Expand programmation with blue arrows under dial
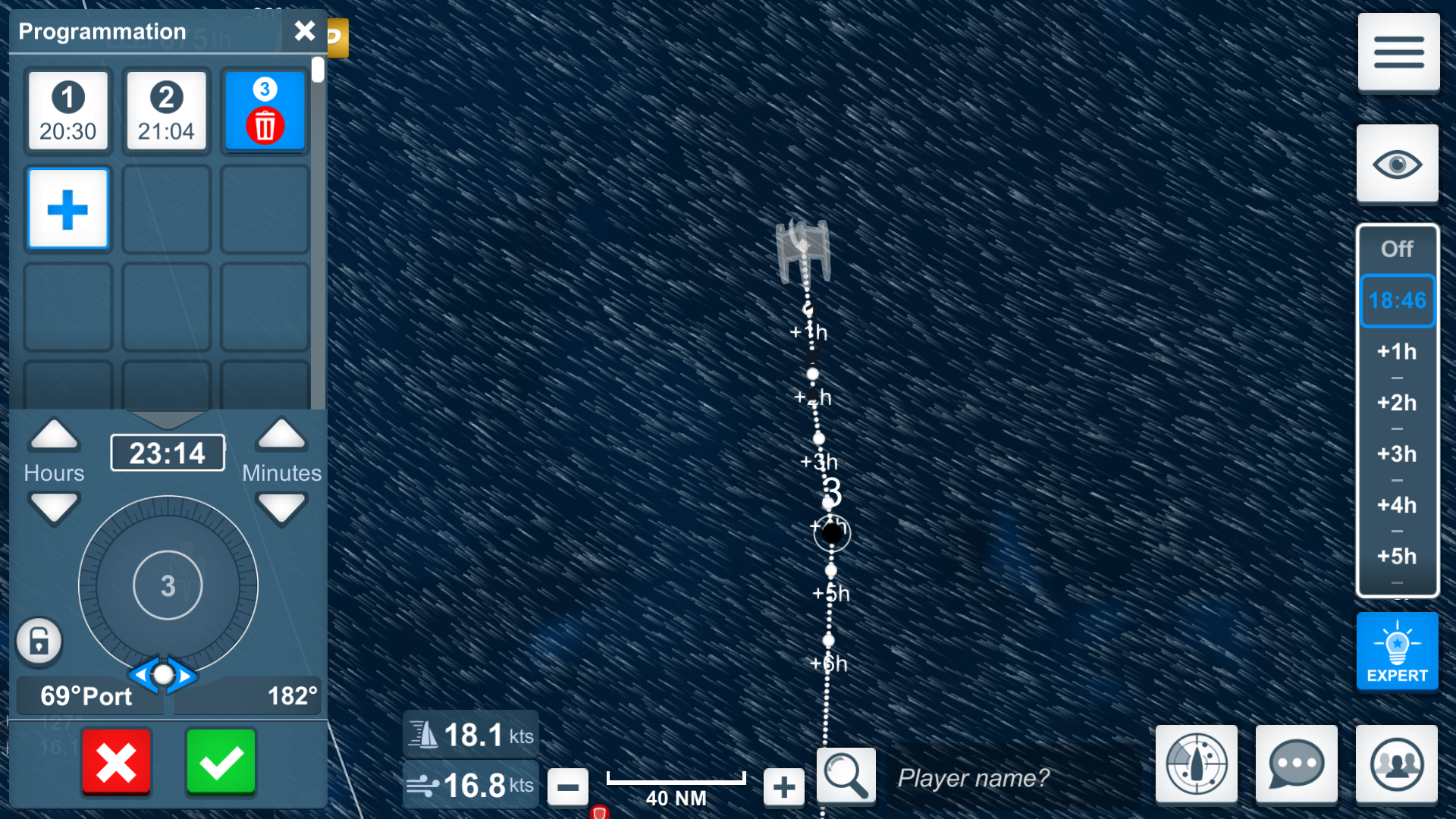1456x819 pixels. coord(165,676)
